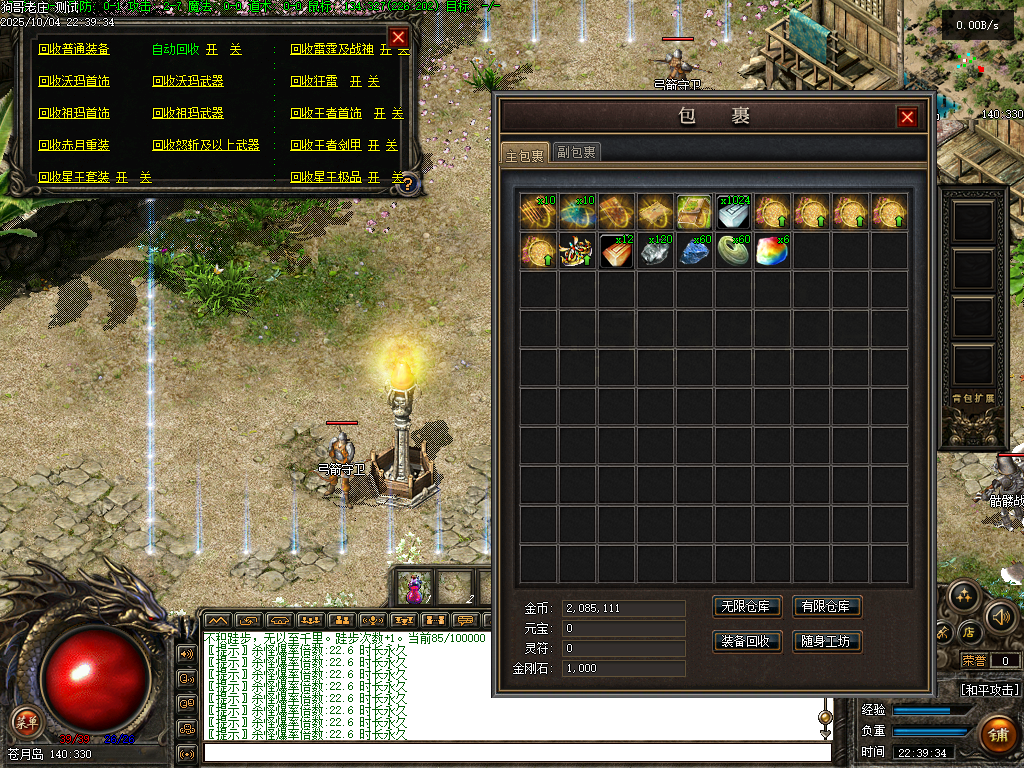Close the equipment recycle panel
This screenshot has height=768, width=1024.
398,38
